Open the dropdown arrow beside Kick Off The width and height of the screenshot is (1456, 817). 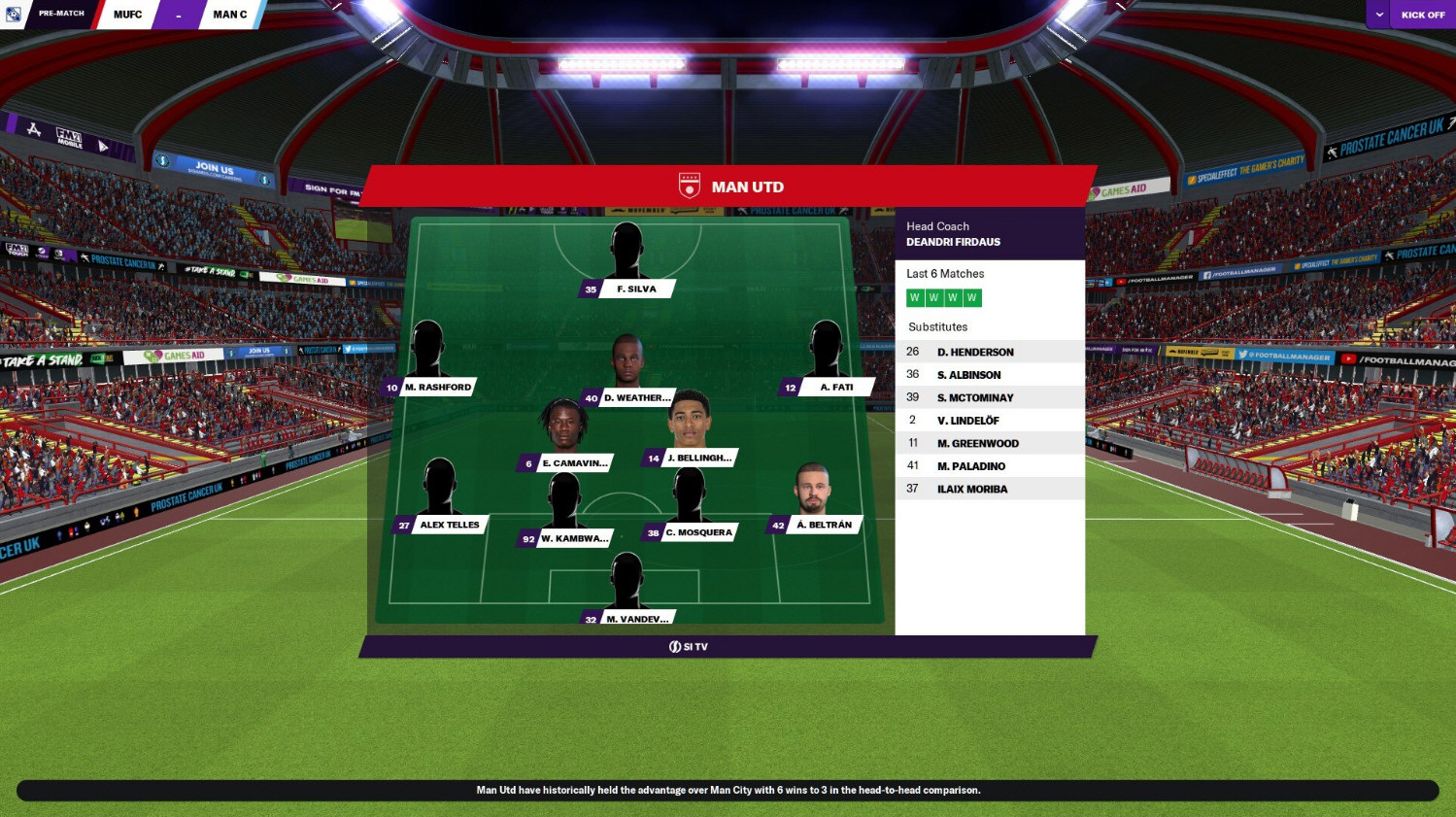click(x=1379, y=15)
